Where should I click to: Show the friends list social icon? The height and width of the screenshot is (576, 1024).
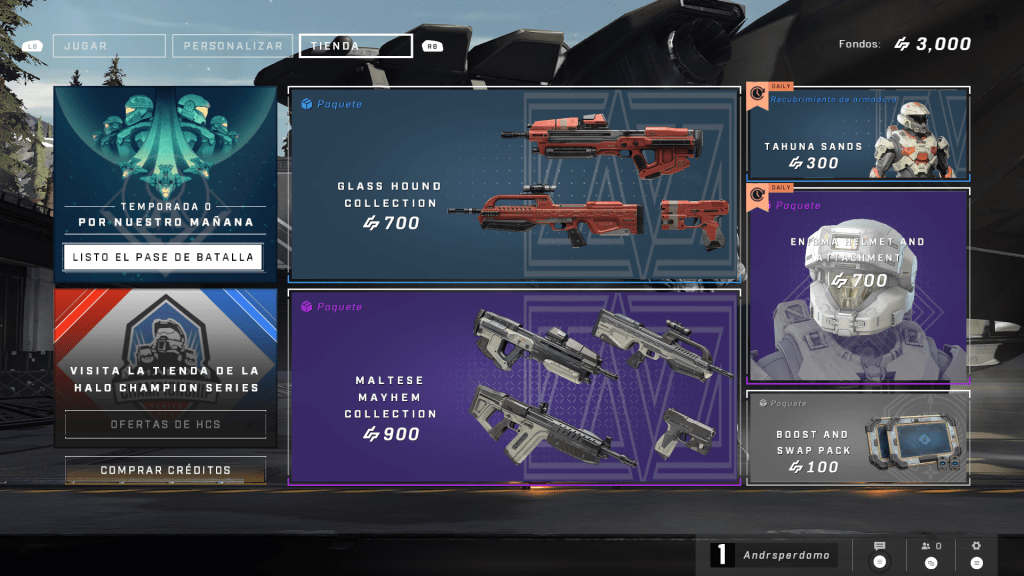[931, 553]
